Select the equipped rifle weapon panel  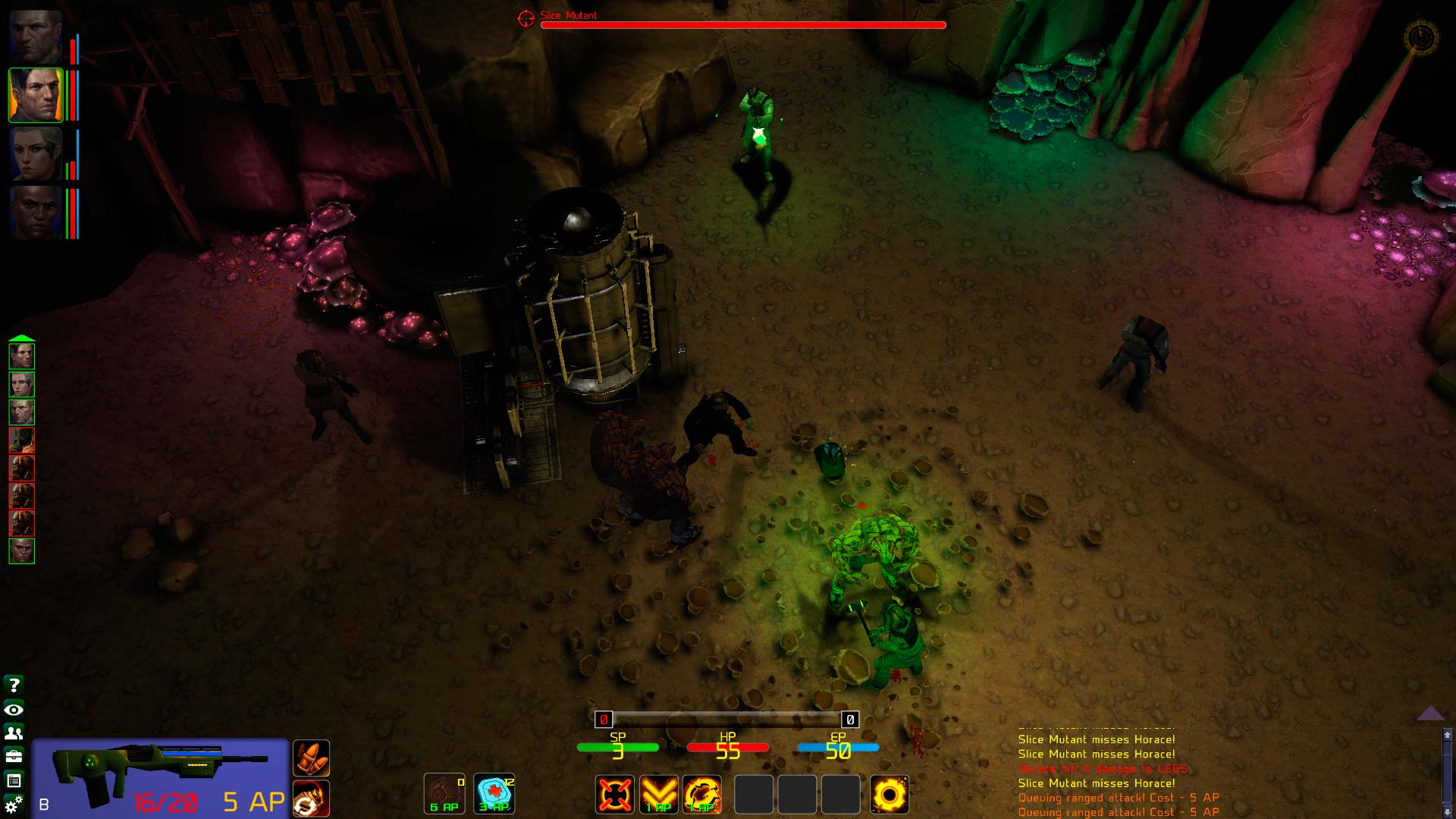pos(159,777)
